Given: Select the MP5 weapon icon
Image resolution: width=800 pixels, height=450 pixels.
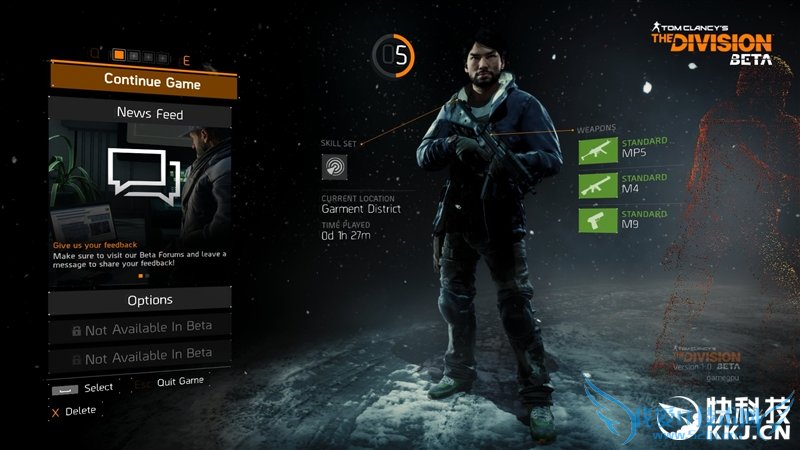Looking at the screenshot, I should [598, 150].
